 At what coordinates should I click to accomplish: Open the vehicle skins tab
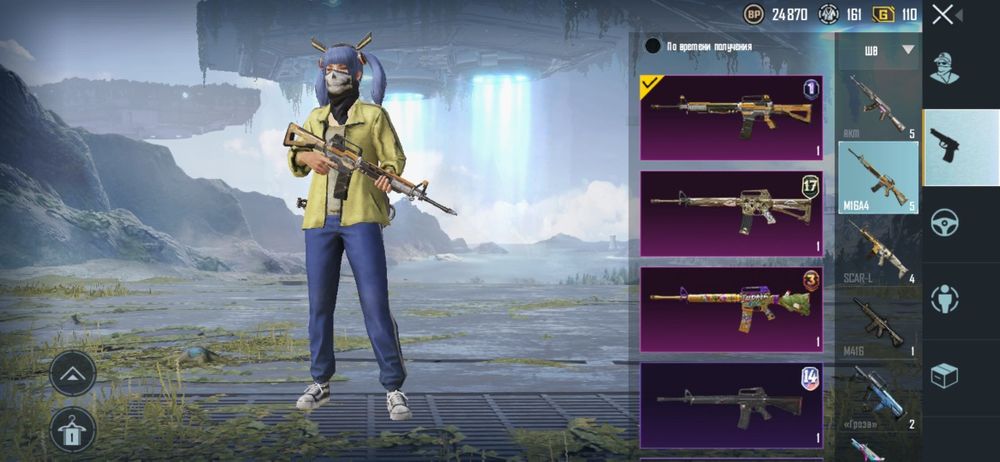tap(945, 222)
